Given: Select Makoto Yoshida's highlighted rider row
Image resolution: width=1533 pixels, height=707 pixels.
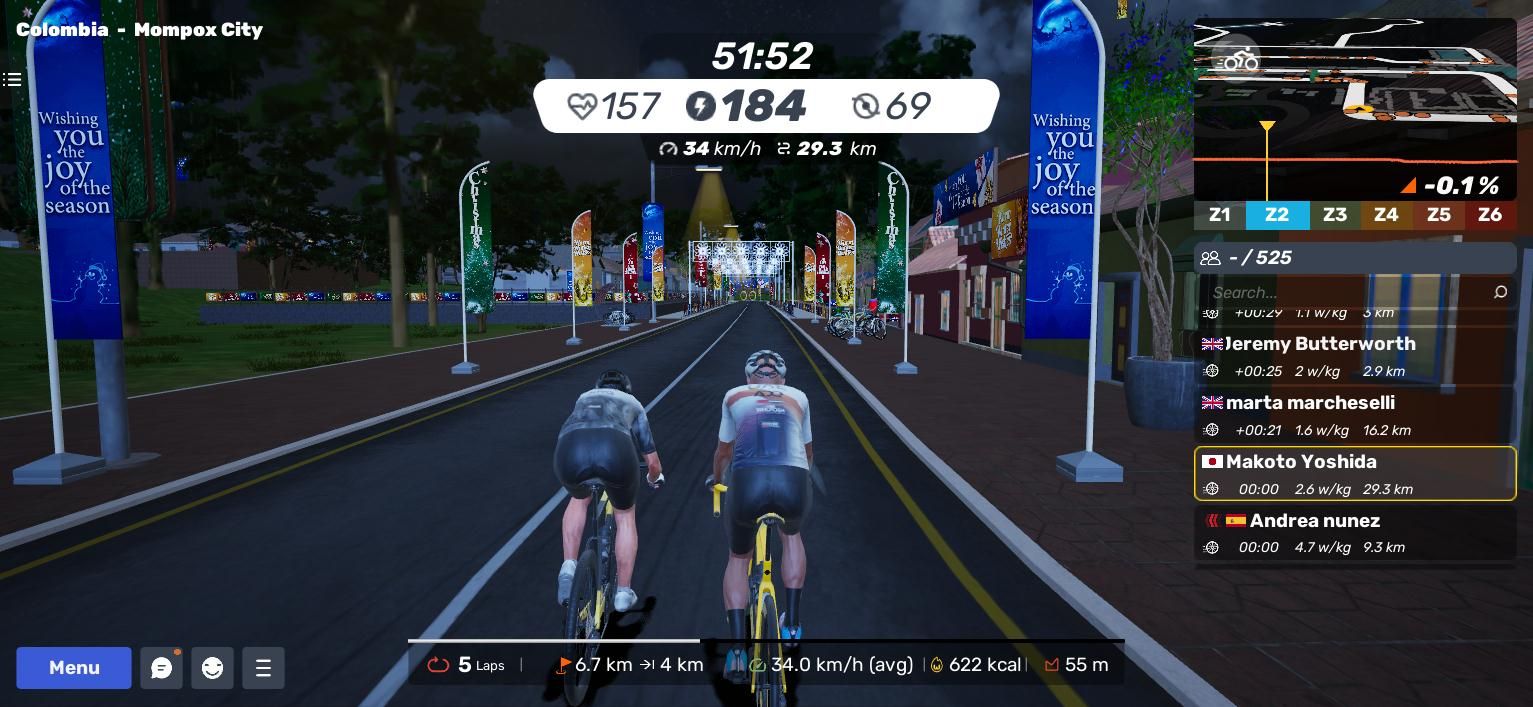Looking at the screenshot, I should pos(1355,474).
